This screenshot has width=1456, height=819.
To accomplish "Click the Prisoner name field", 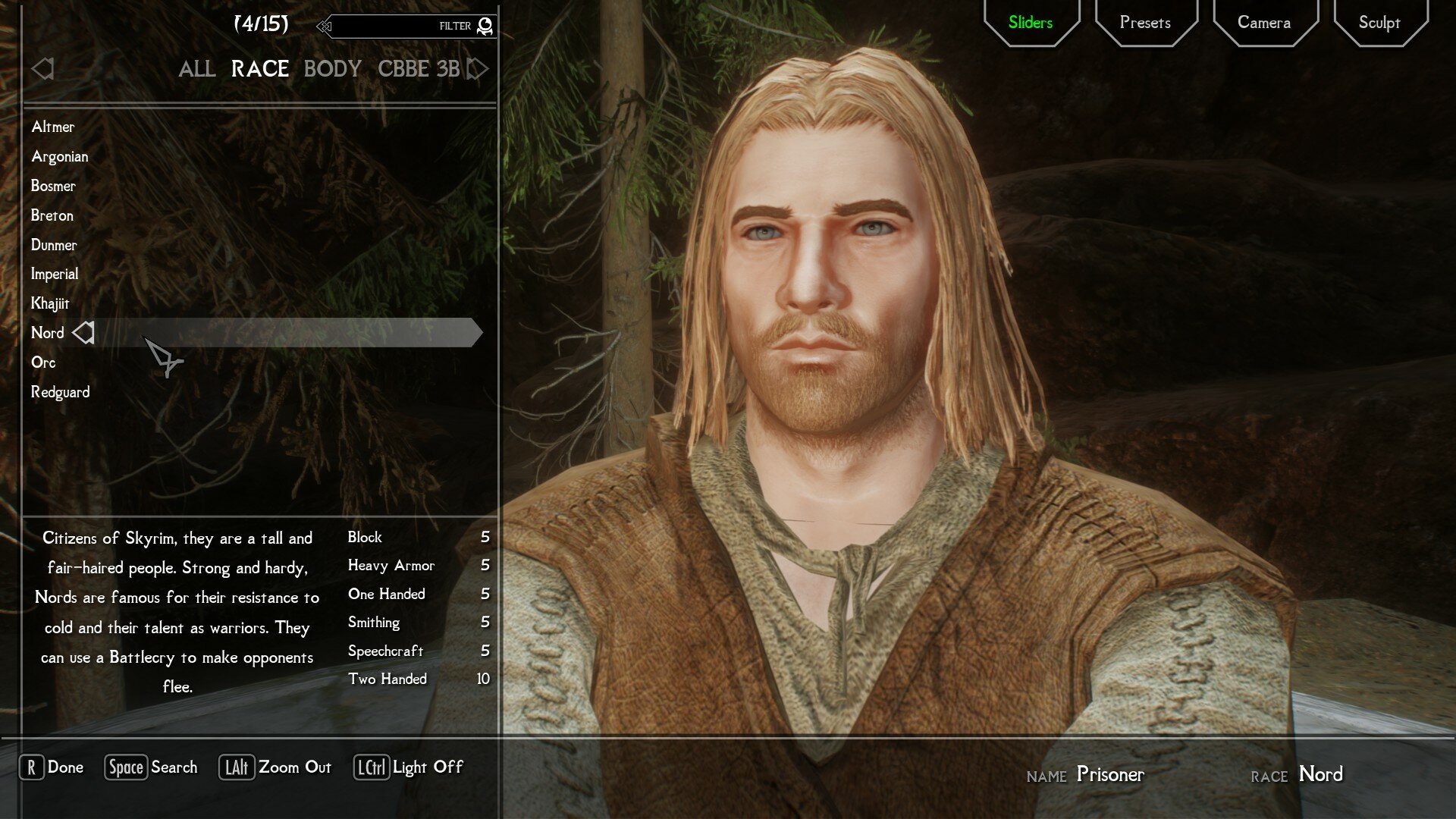I will [1112, 775].
